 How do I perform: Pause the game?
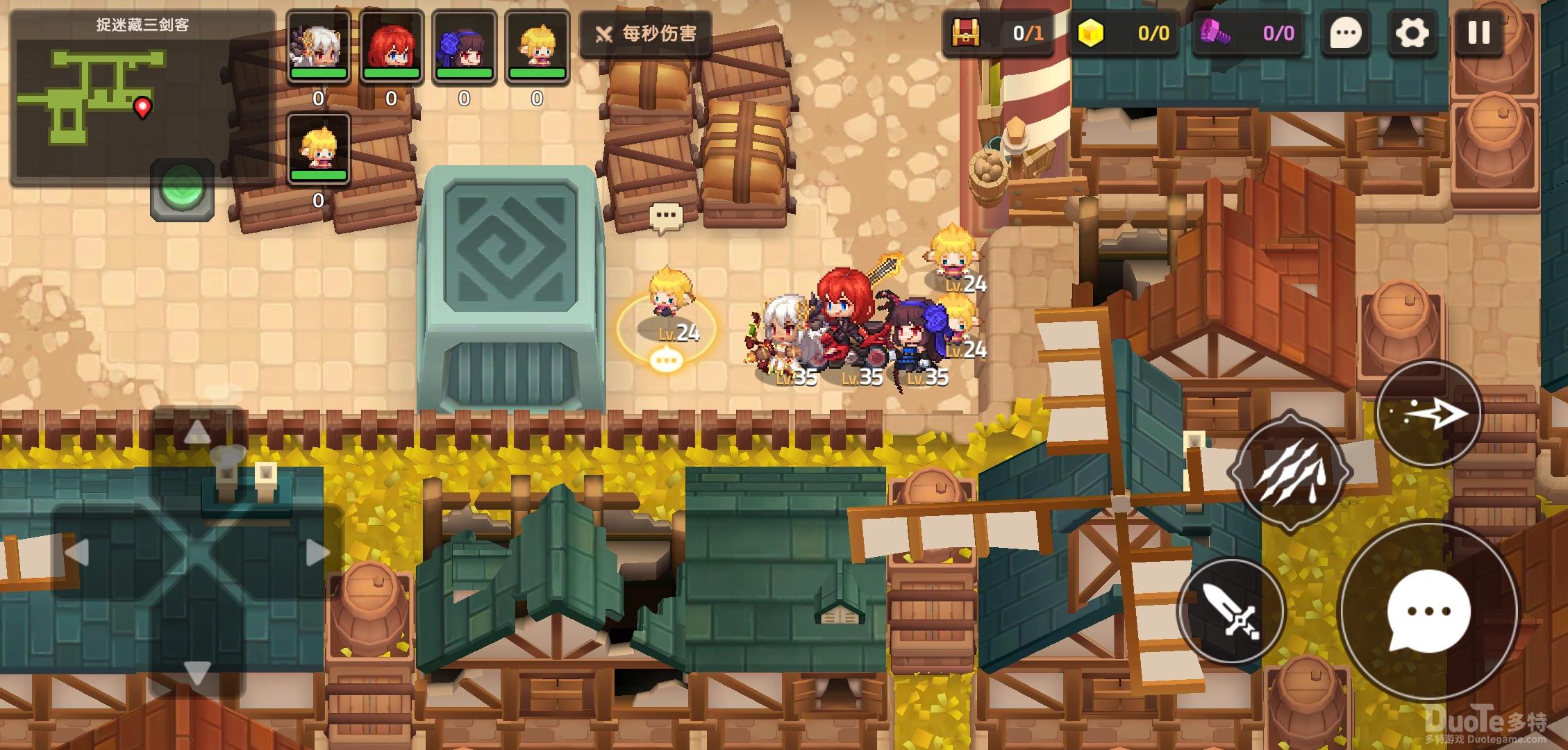tap(1478, 33)
